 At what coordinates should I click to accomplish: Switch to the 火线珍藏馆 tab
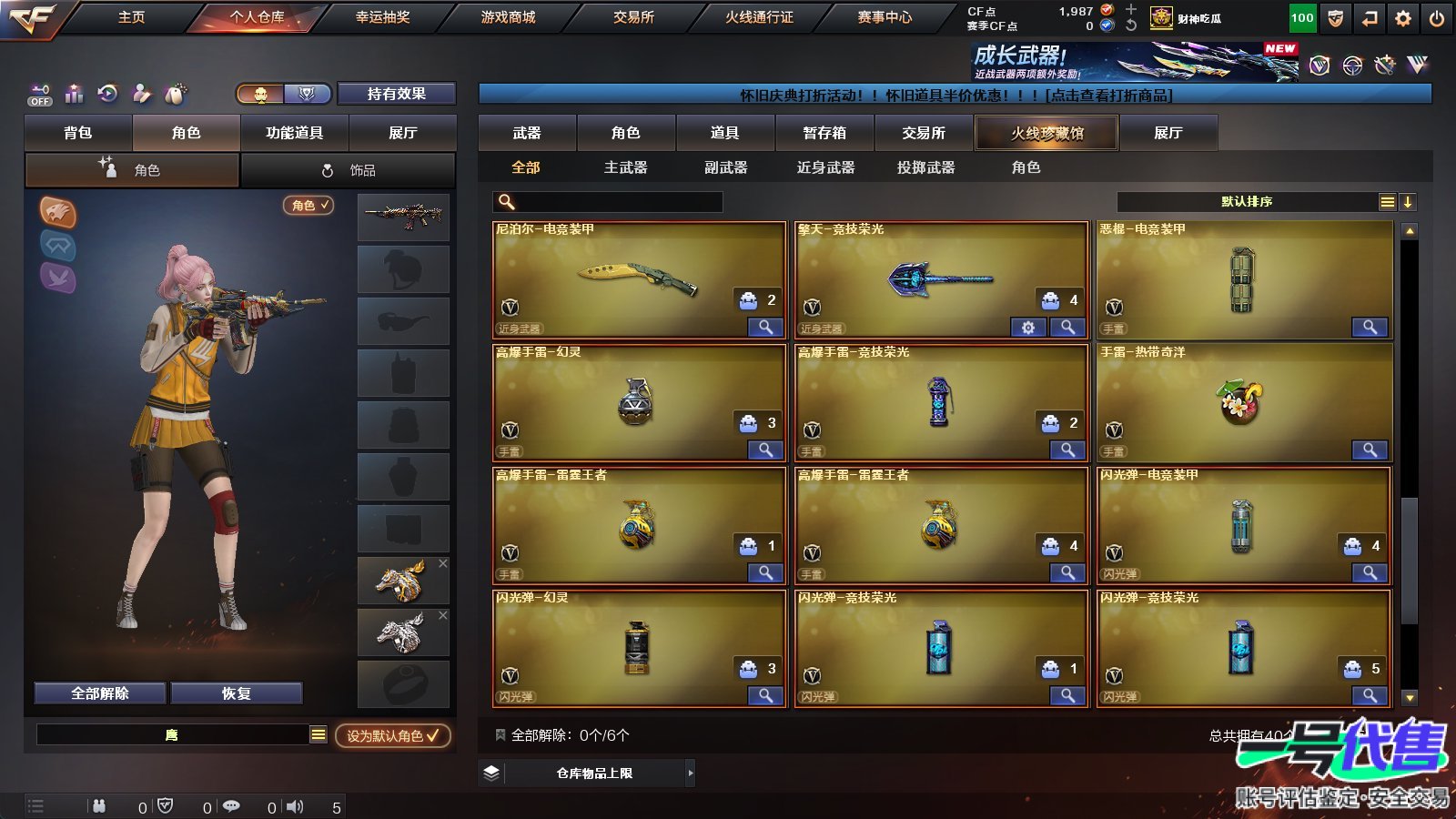tap(1046, 133)
